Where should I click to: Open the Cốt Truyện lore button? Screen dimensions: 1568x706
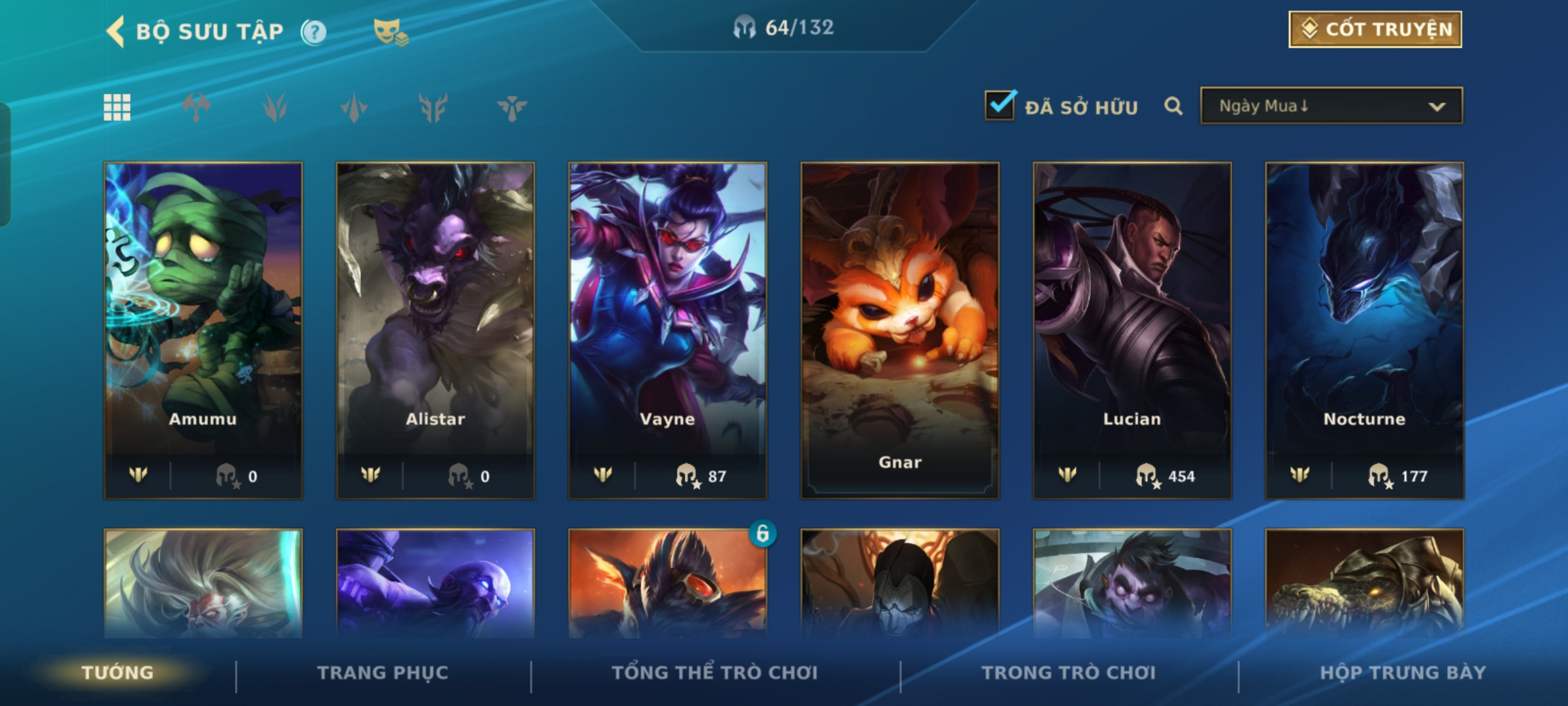pos(1375,29)
